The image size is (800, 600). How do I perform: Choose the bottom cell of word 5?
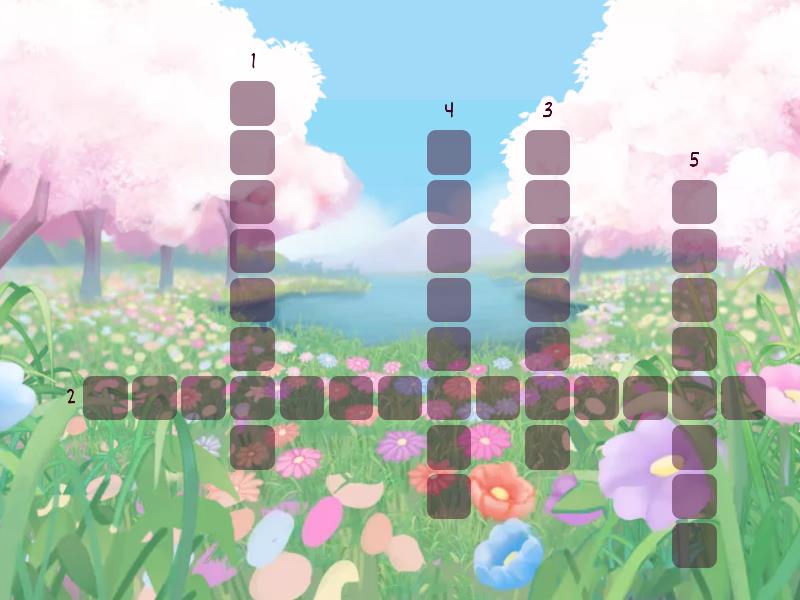[x=694, y=544]
